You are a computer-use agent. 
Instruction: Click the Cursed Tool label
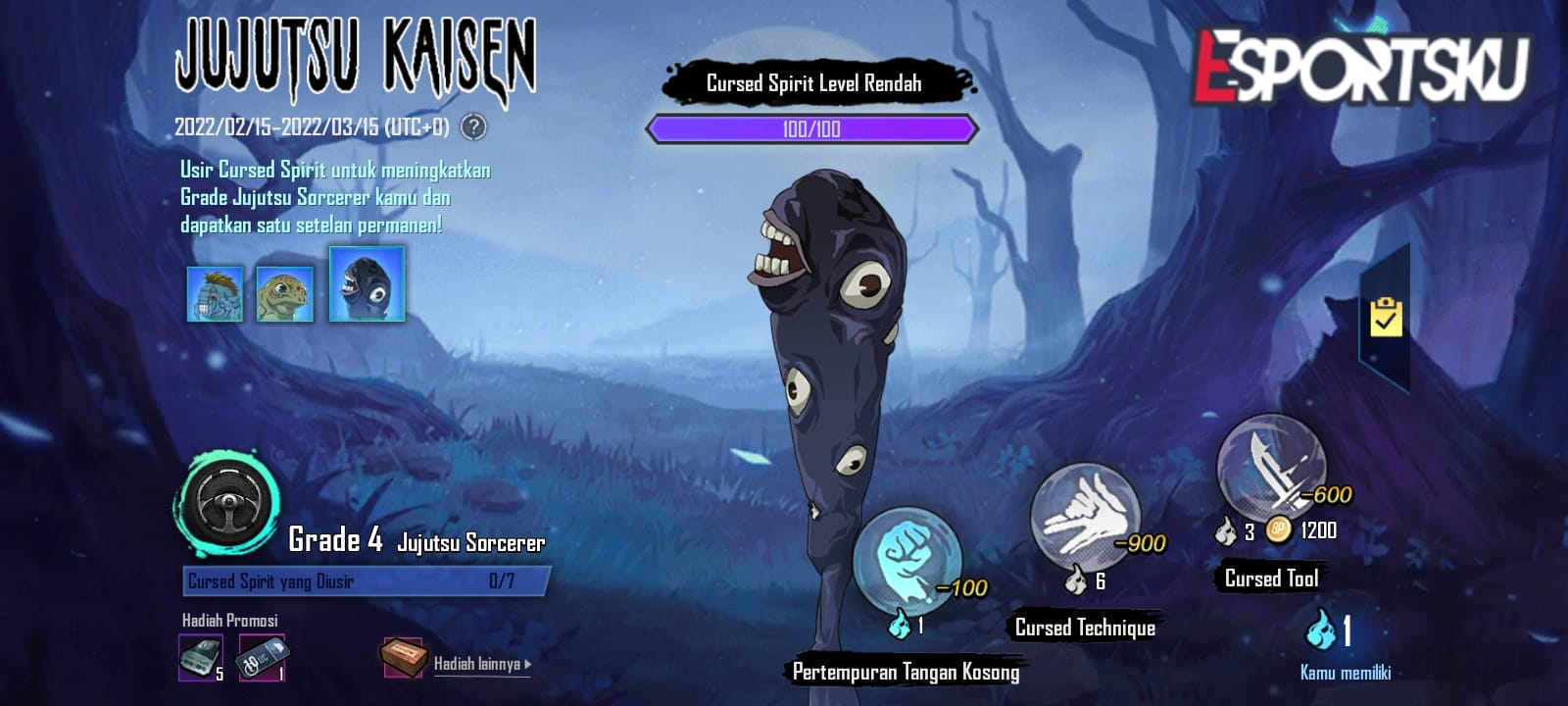pyautogui.click(x=1271, y=579)
